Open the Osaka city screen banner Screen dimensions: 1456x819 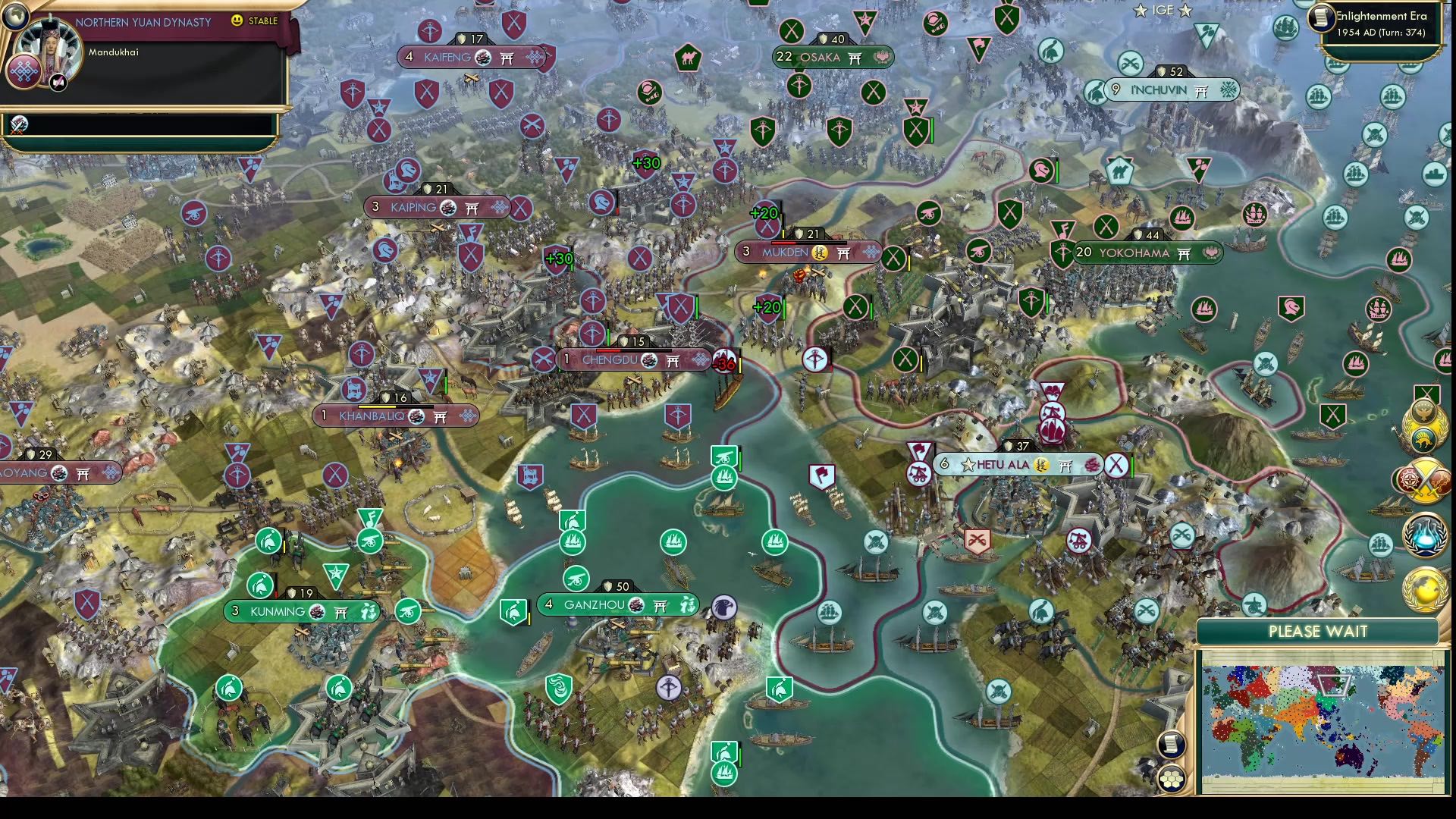pyautogui.click(x=832, y=57)
